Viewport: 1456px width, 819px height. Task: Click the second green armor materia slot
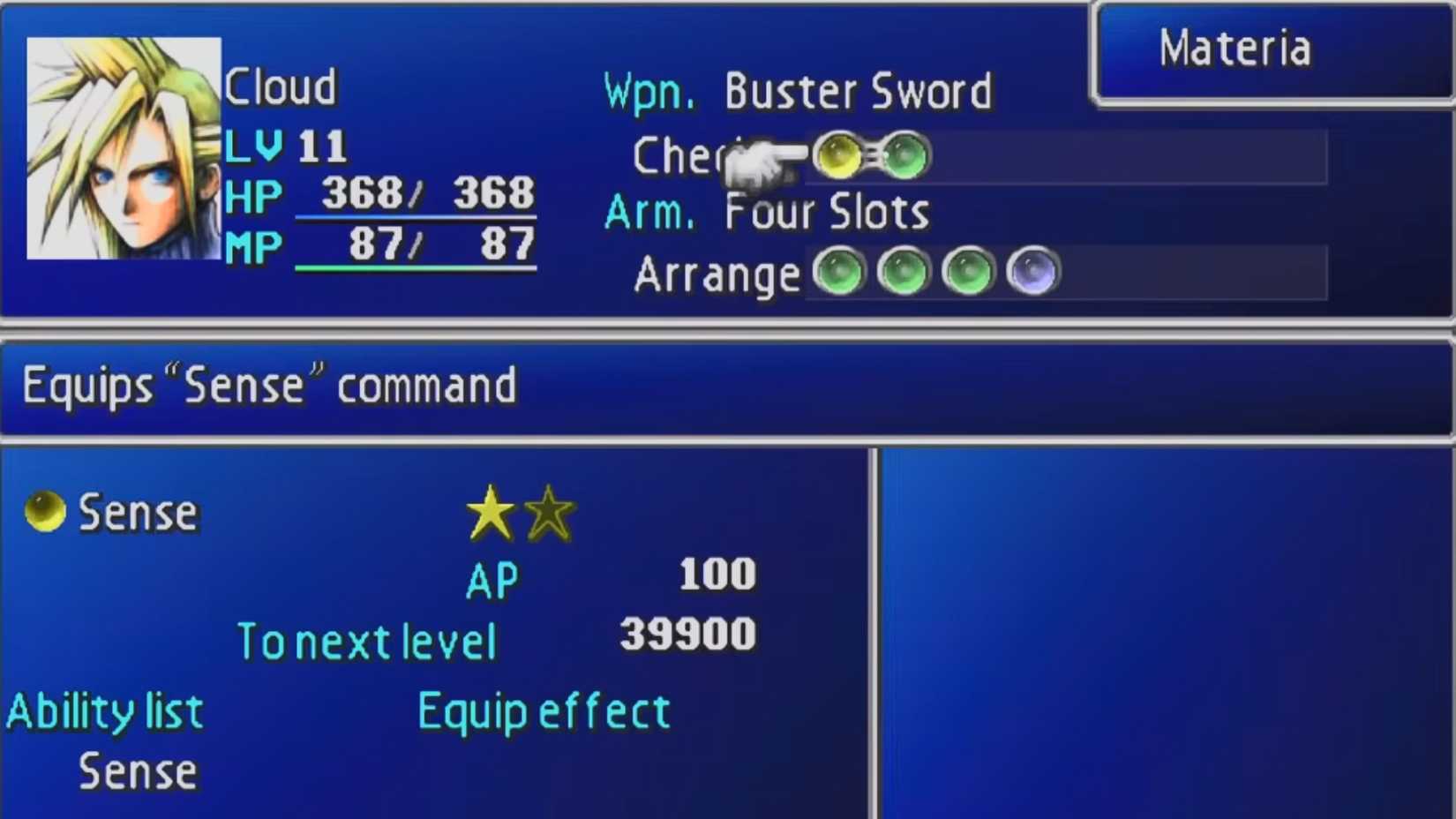click(x=902, y=272)
